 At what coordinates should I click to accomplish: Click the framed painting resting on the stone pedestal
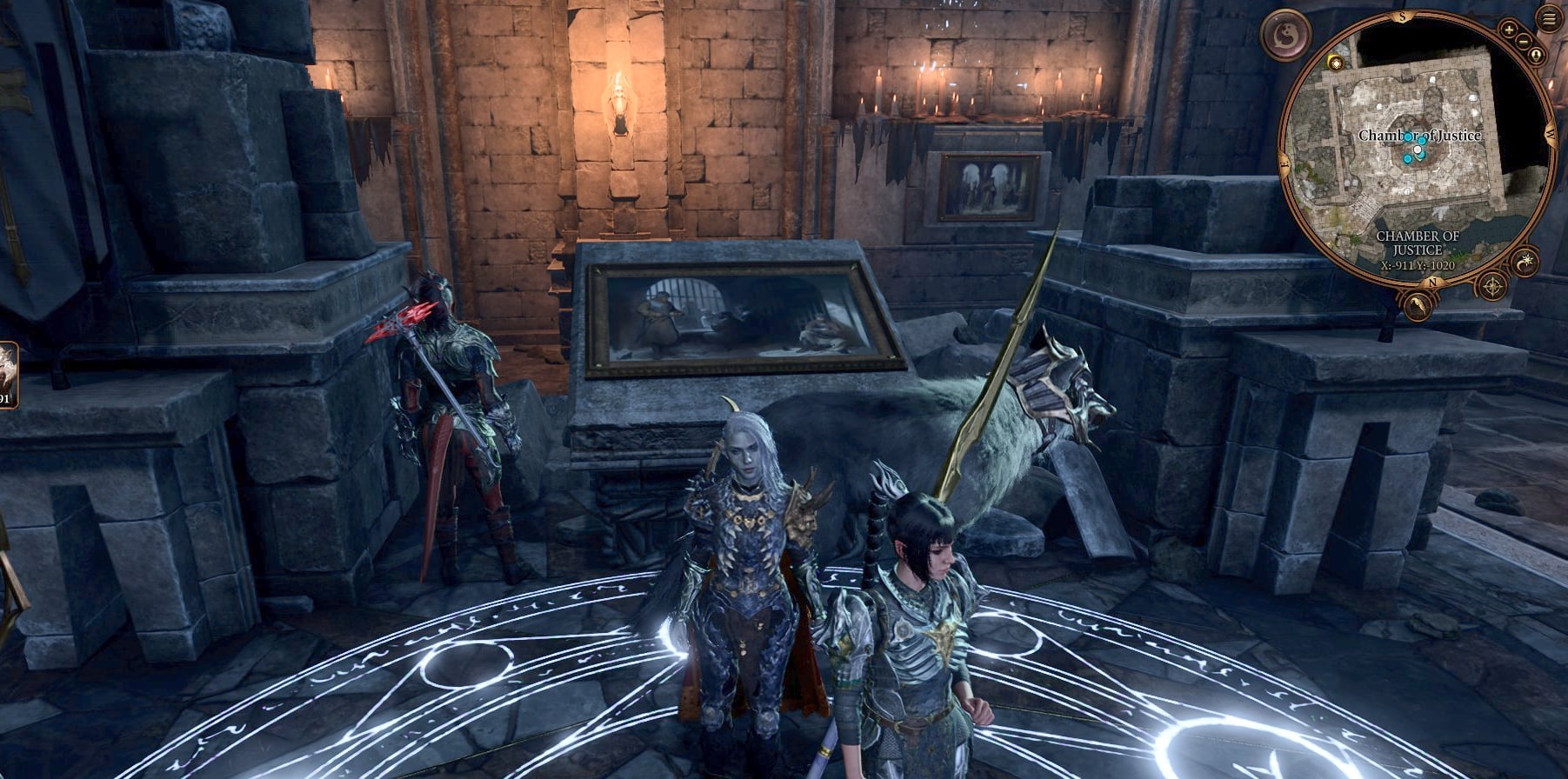[739, 313]
